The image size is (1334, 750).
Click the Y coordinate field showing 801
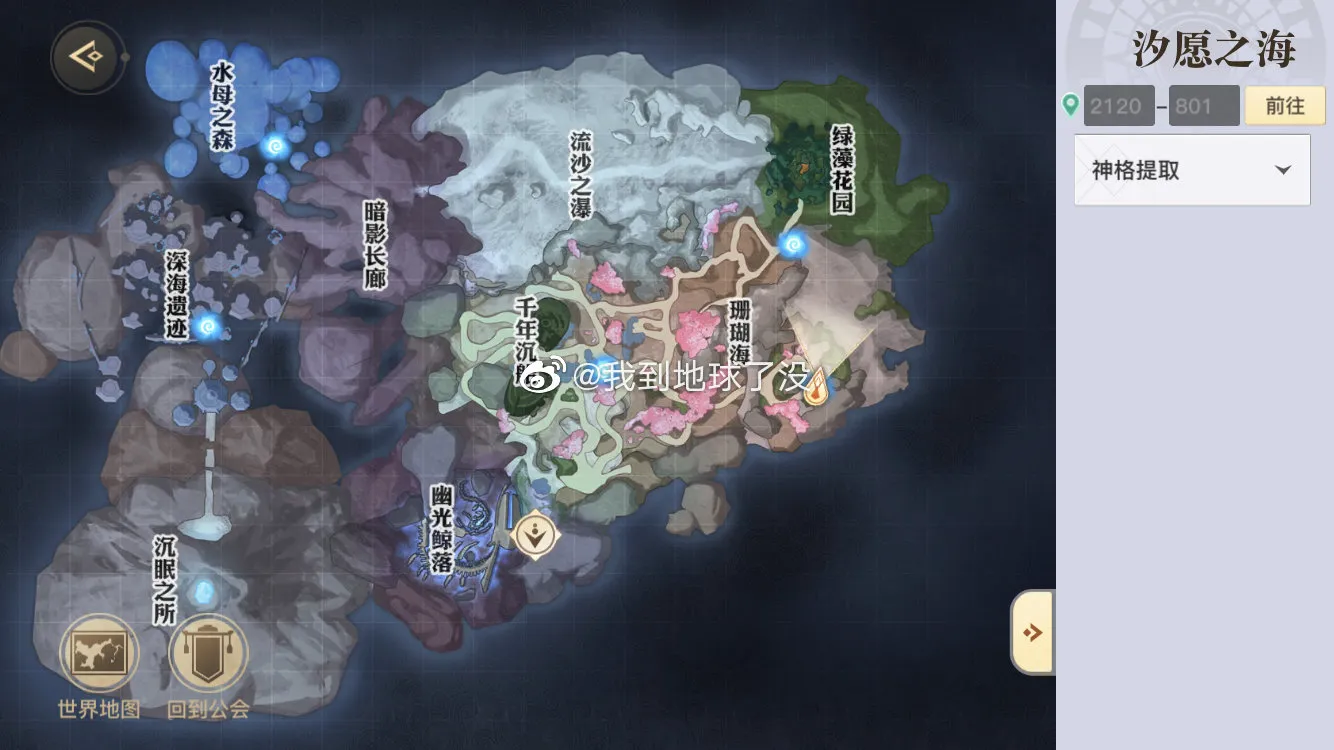(1203, 105)
